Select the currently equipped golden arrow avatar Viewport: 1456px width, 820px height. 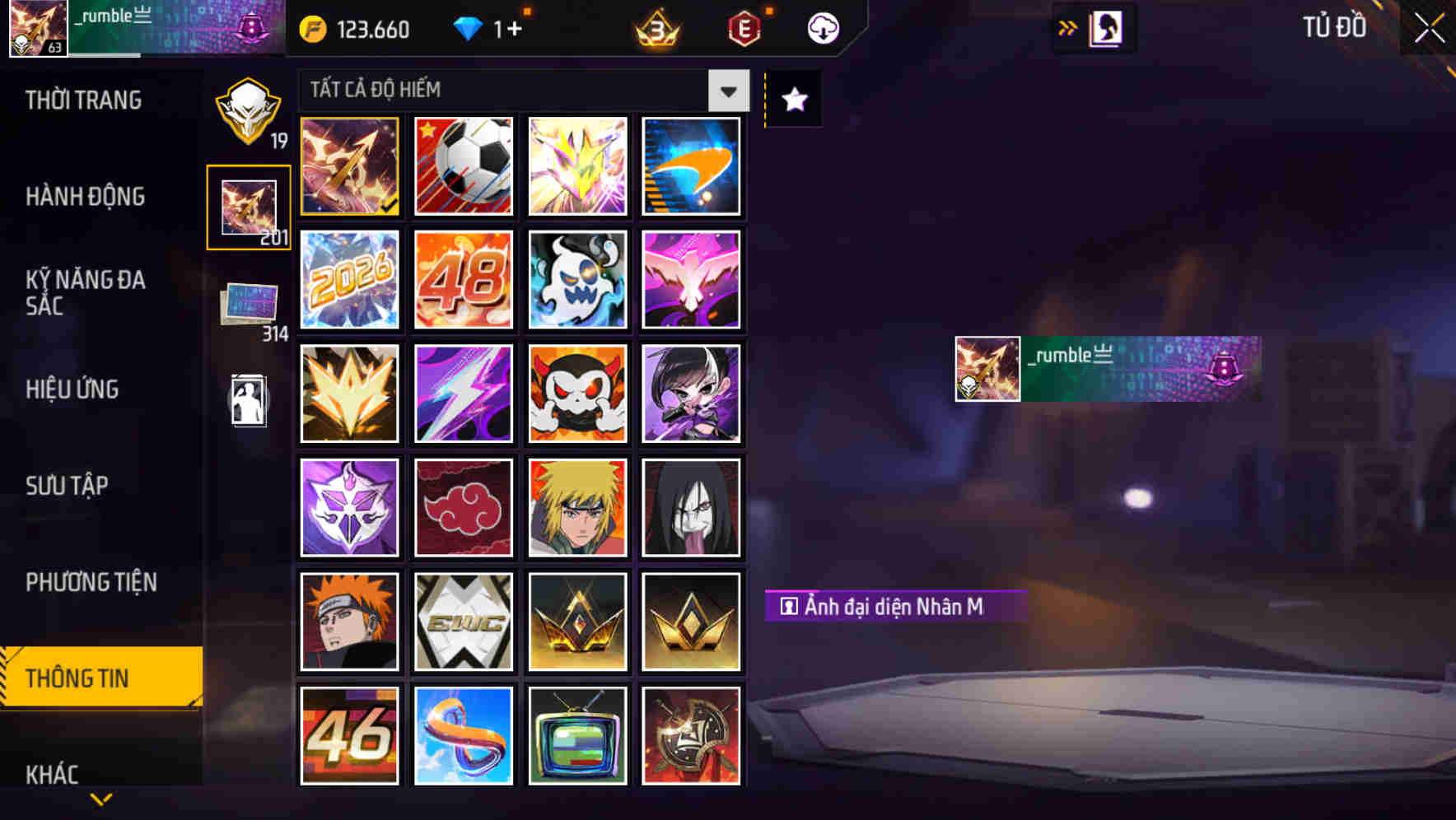349,166
